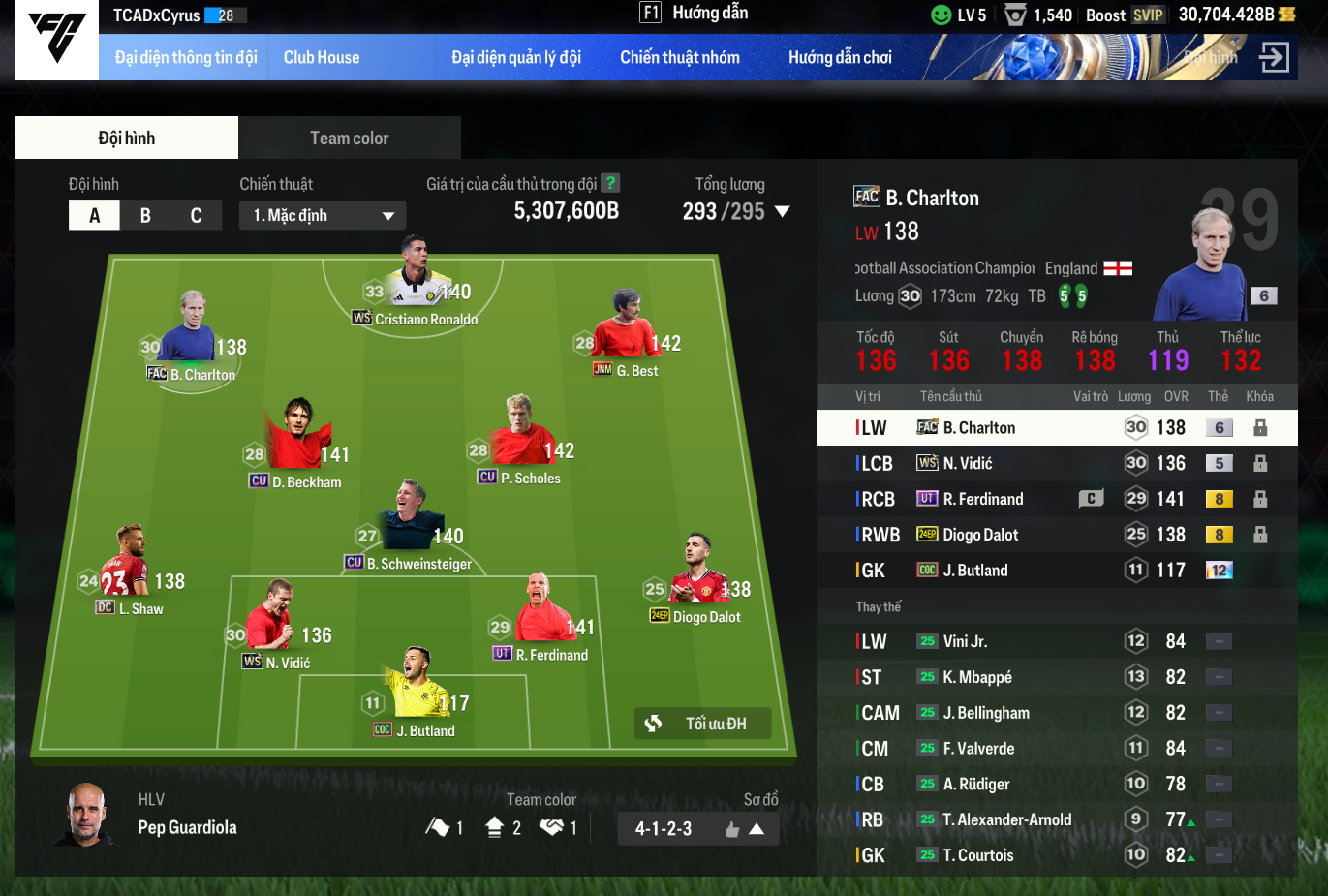This screenshot has width=1328, height=896.
Task: Click the Tối ưu ĐH optimize button
Action: (x=703, y=724)
